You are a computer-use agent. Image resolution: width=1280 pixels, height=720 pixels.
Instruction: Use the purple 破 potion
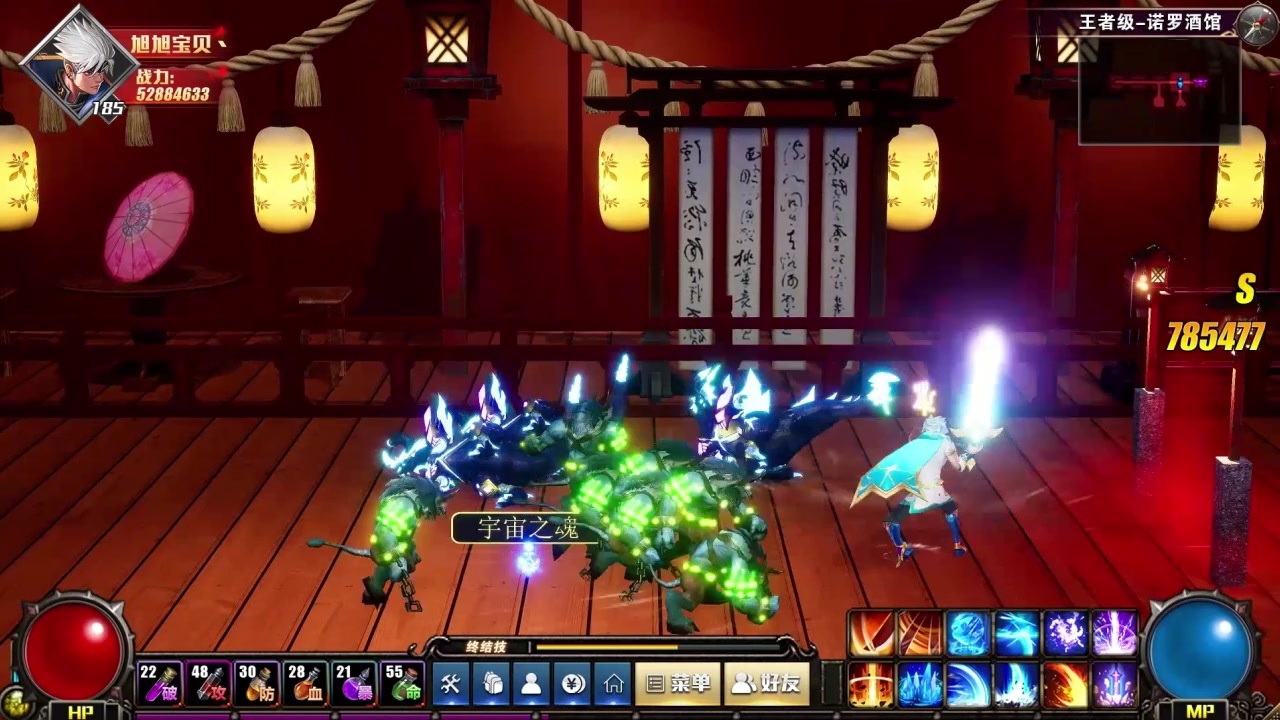(x=160, y=683)
